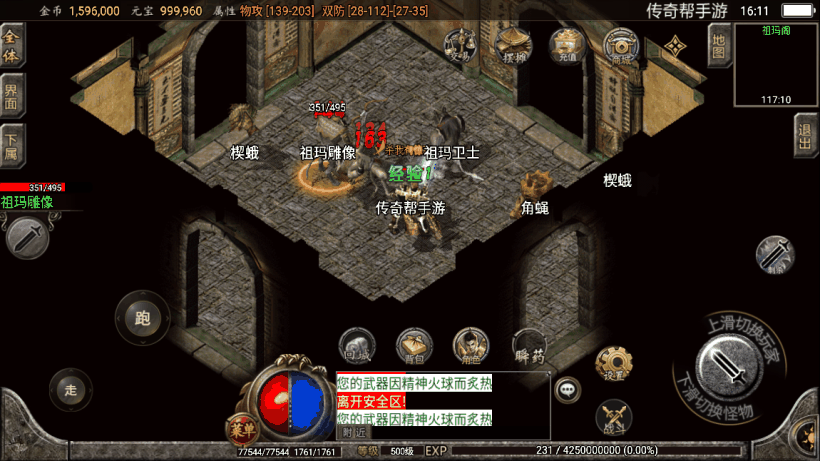Viewport: 820px width, 461px height.
Task: Select the 界面 tab
Action: [x=12, y=97]
